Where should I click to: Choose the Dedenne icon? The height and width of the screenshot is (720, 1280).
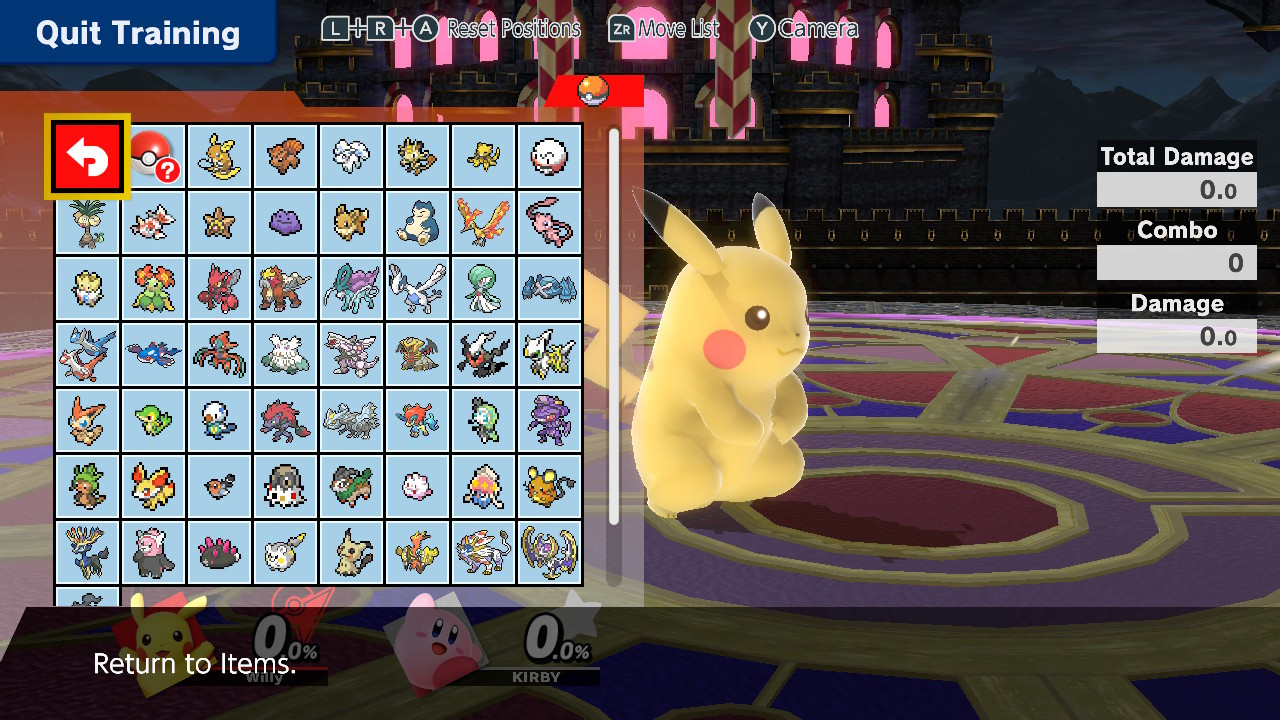pyautogui.click(x=549, y=487)
